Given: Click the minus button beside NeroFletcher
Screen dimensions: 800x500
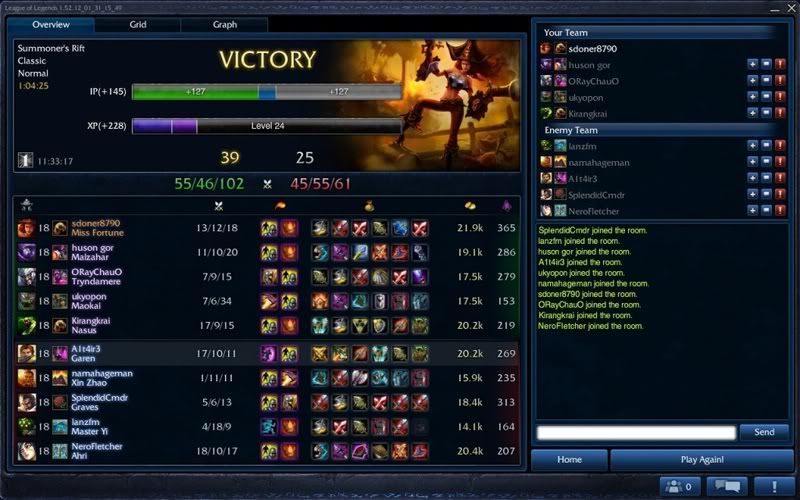Looking at the screenshot, I should [766, 211].
